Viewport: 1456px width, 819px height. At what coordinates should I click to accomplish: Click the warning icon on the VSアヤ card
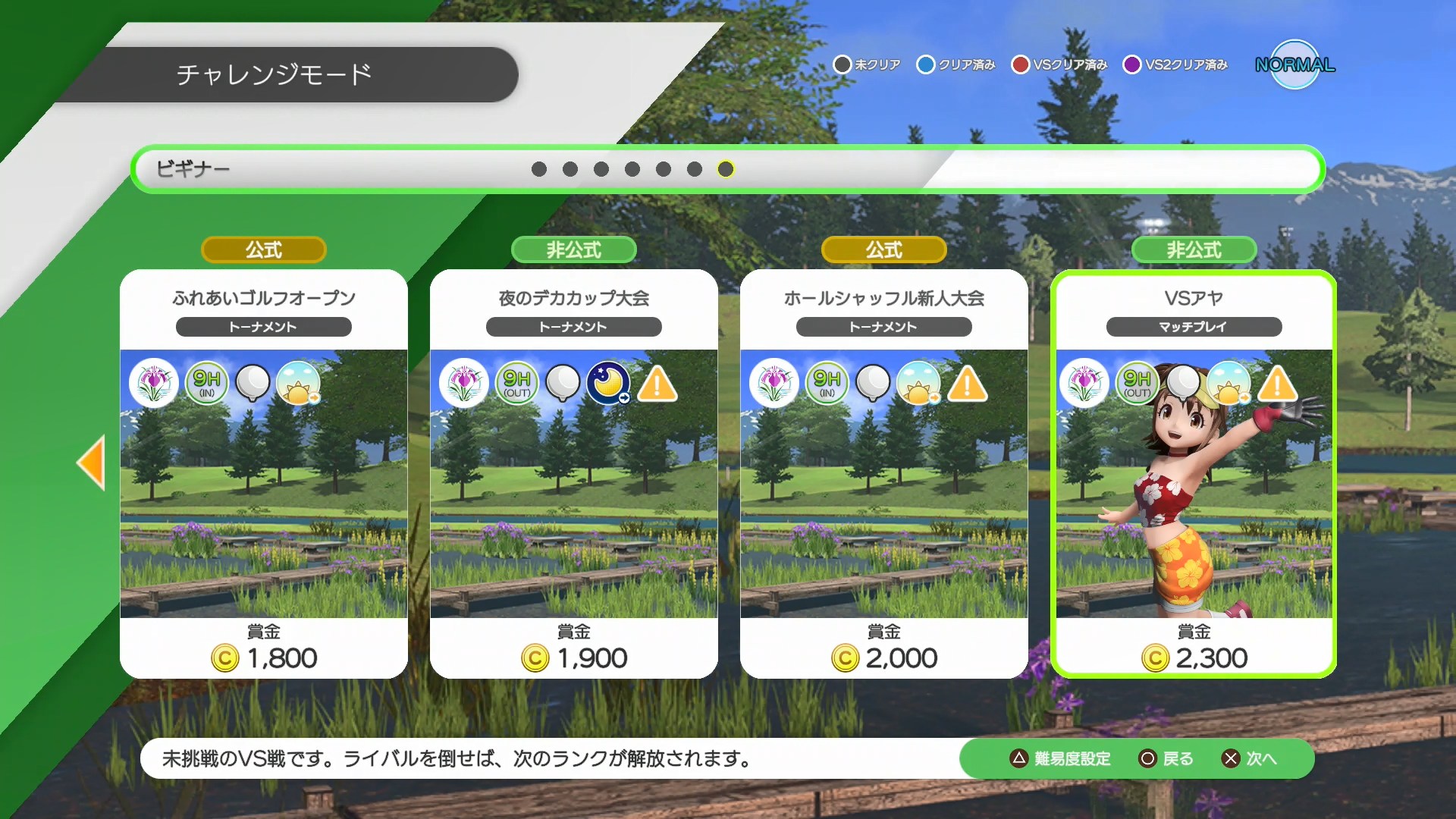tap(1277, 385)
